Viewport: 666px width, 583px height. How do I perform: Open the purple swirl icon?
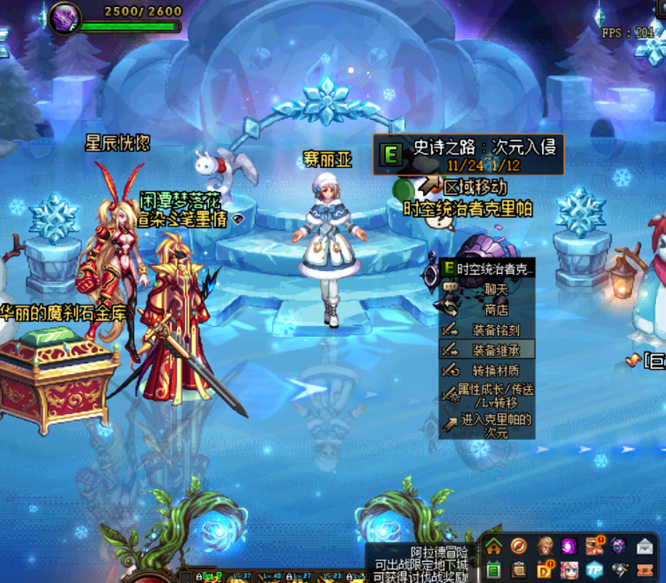[569, 546]
